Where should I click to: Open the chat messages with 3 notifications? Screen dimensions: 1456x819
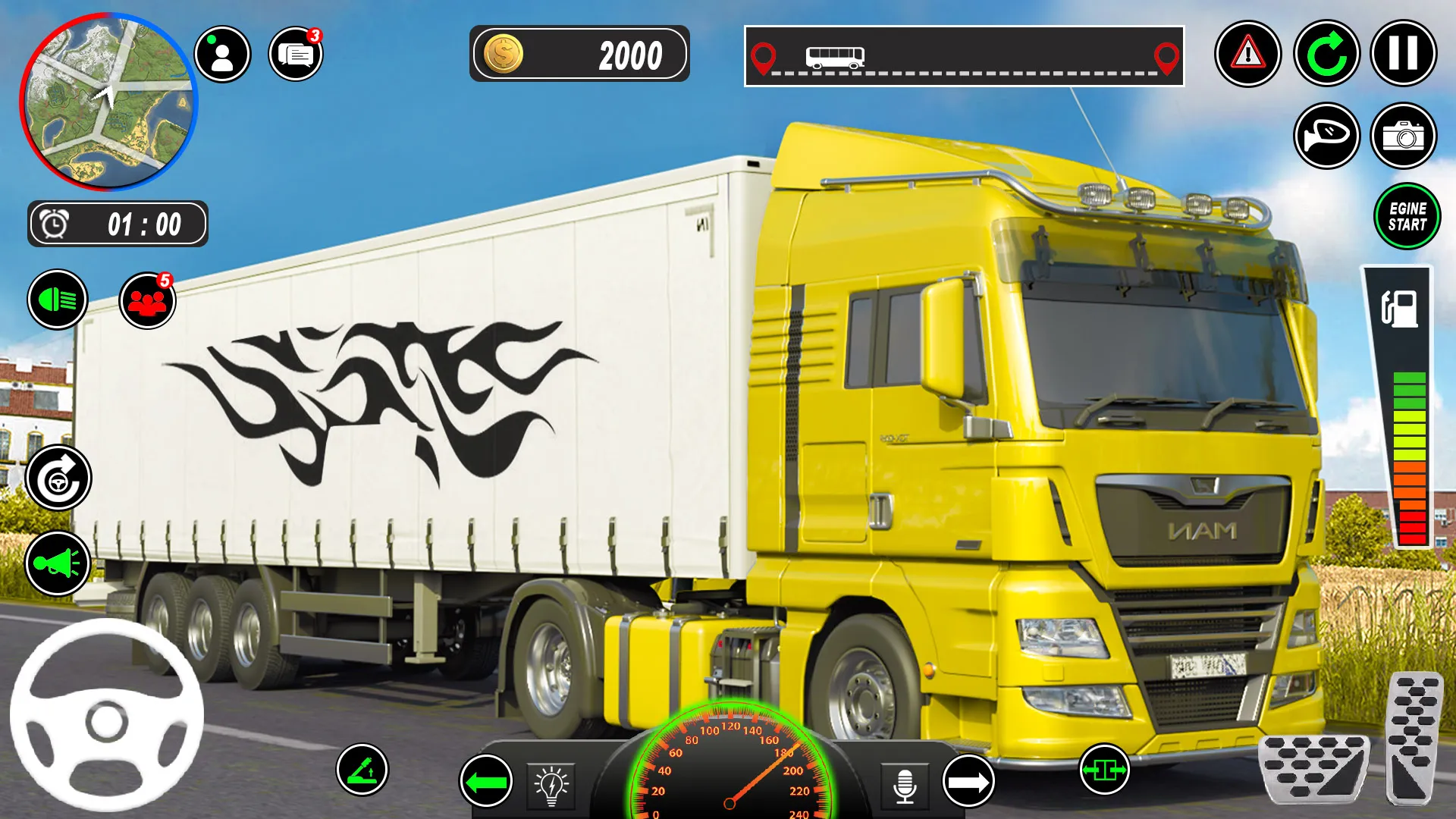(x=296, y=52)
